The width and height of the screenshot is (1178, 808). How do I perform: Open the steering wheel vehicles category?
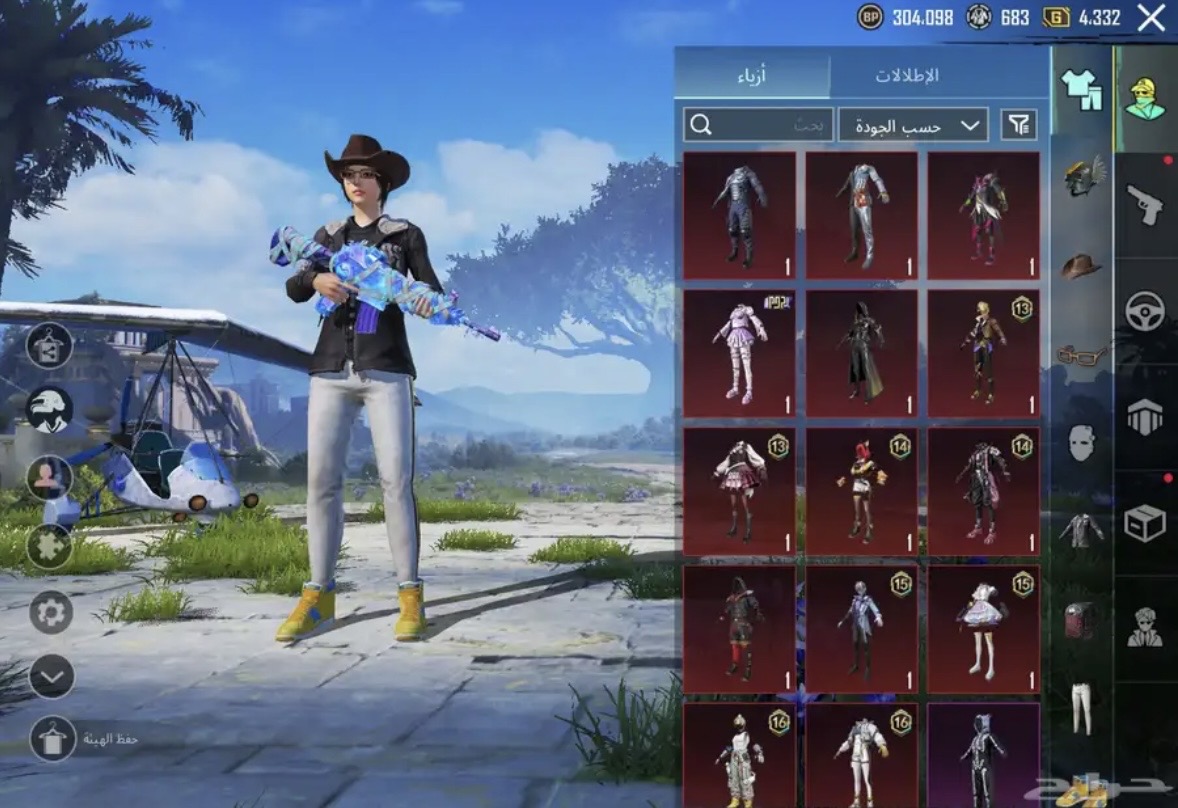pyautogui.click(x=1145, y=311)
